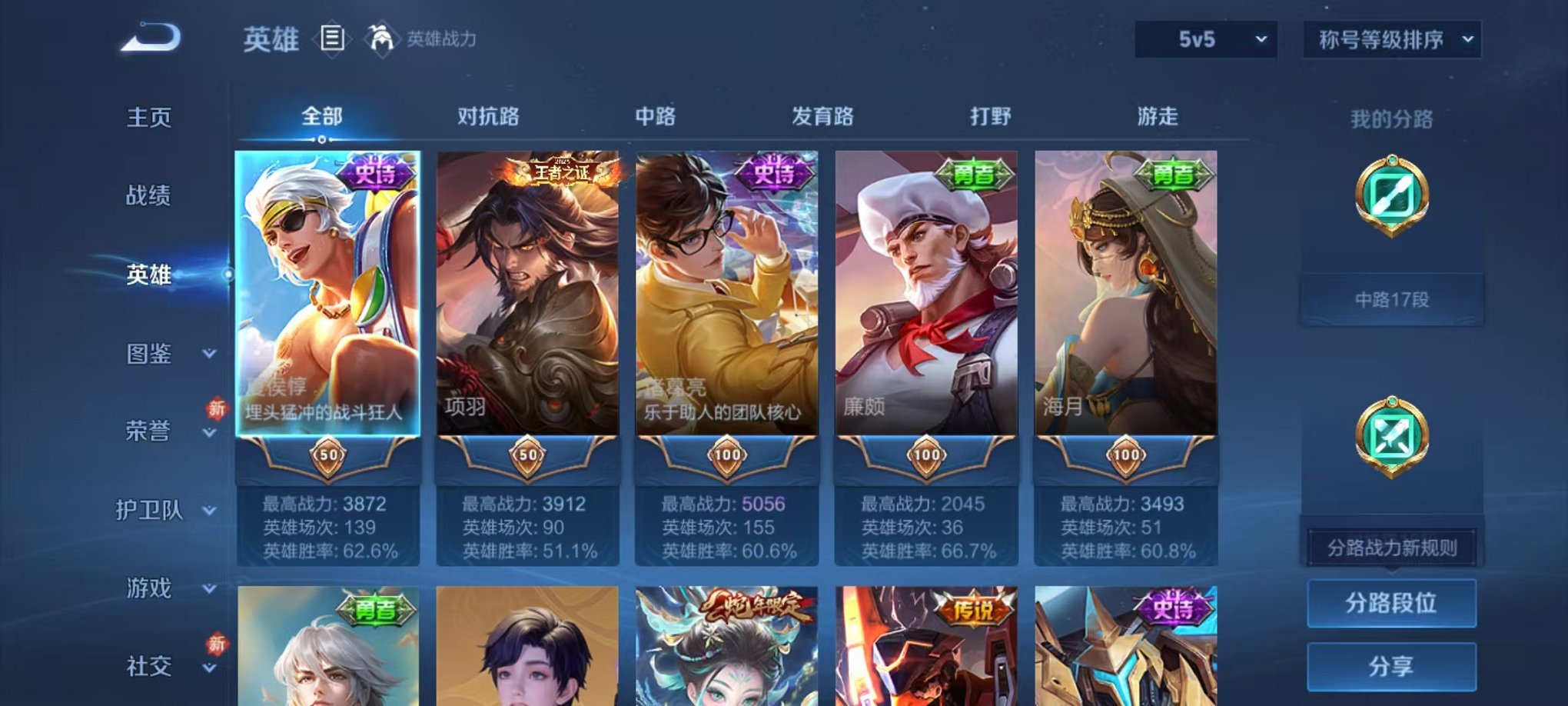Viewport: 1568px width, 706px height.
Task: Open the hero list view icon beside 英雄 title
Action: [x=331, y=38]
